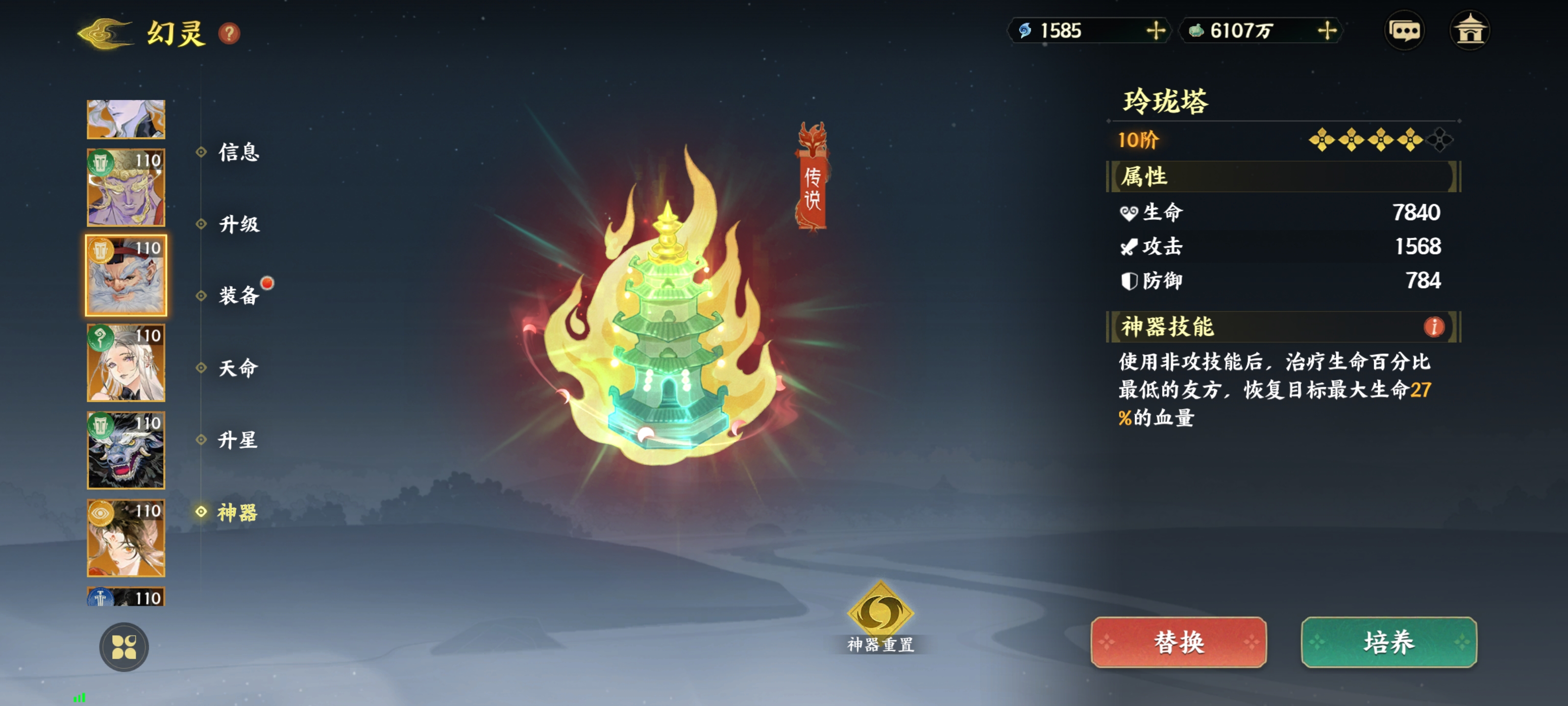
Task: Tap the red 替换 replace button
Action: (x=1178, y=643)
